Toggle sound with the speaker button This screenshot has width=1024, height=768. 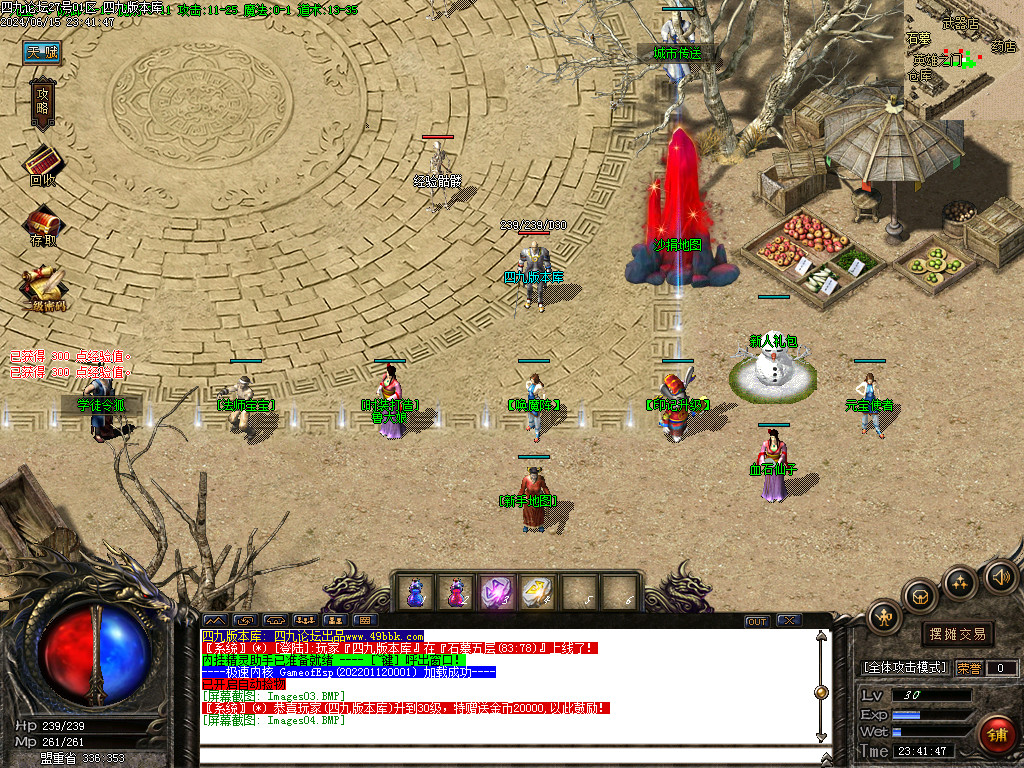[x=998, y=576]
